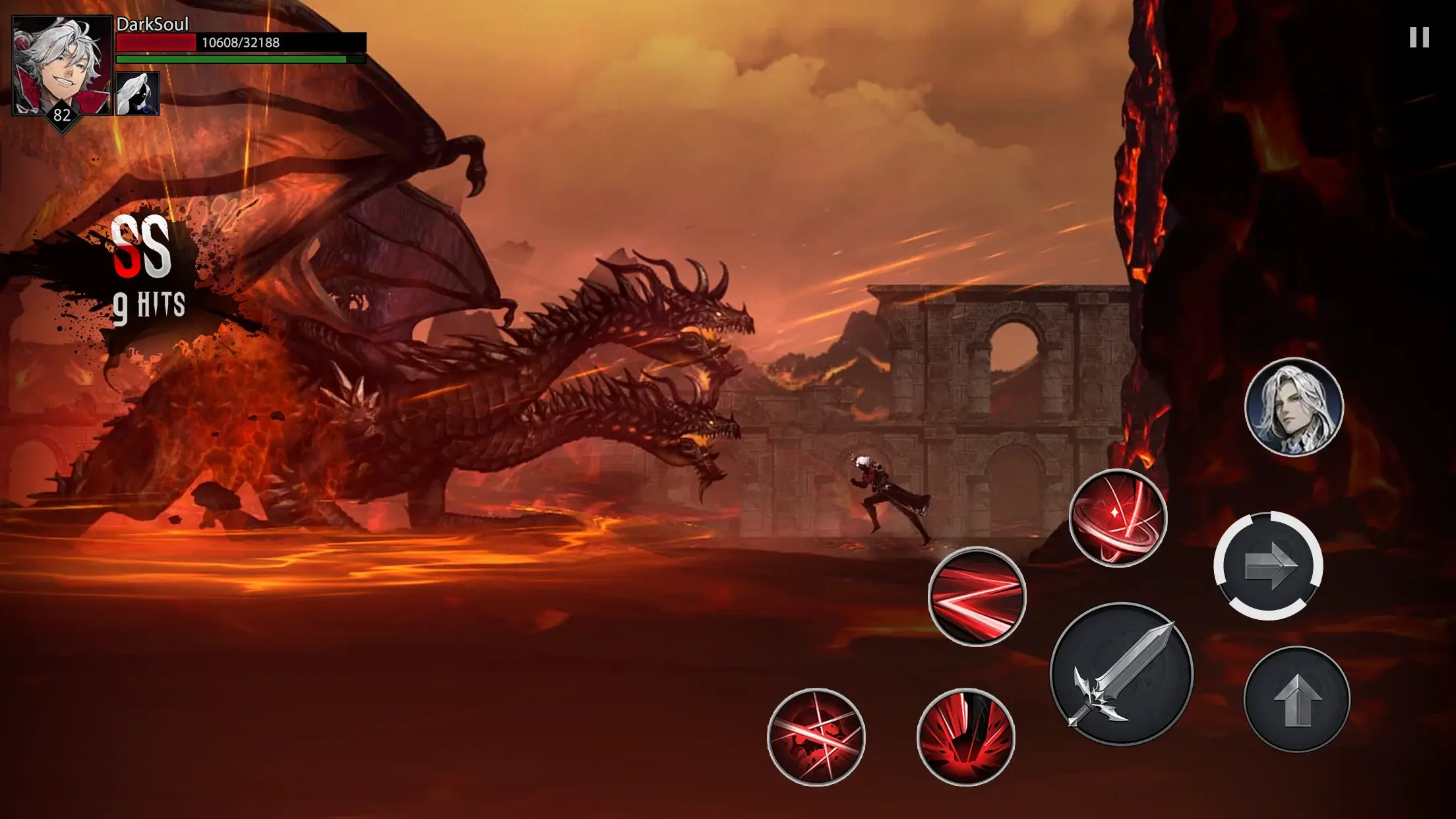Pause the game

tap(1419, 38)
